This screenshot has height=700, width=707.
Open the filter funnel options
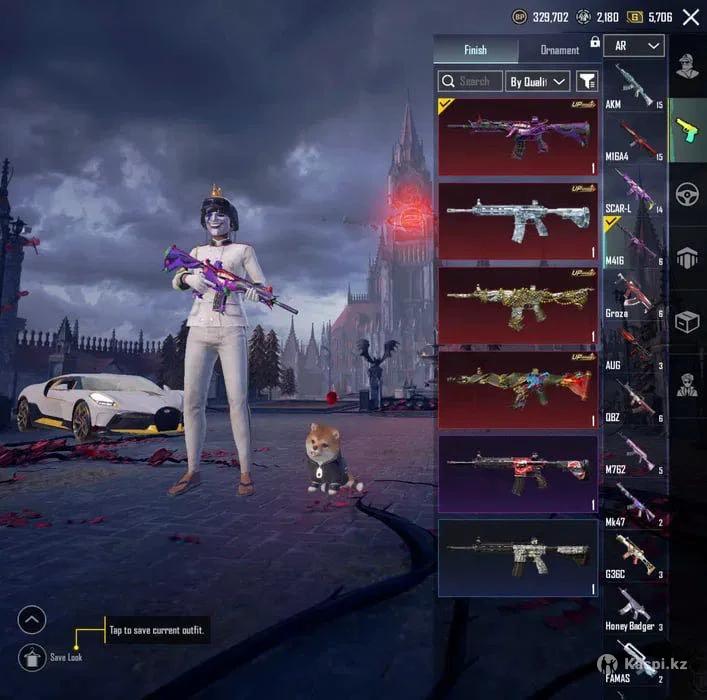coord(587,81)
